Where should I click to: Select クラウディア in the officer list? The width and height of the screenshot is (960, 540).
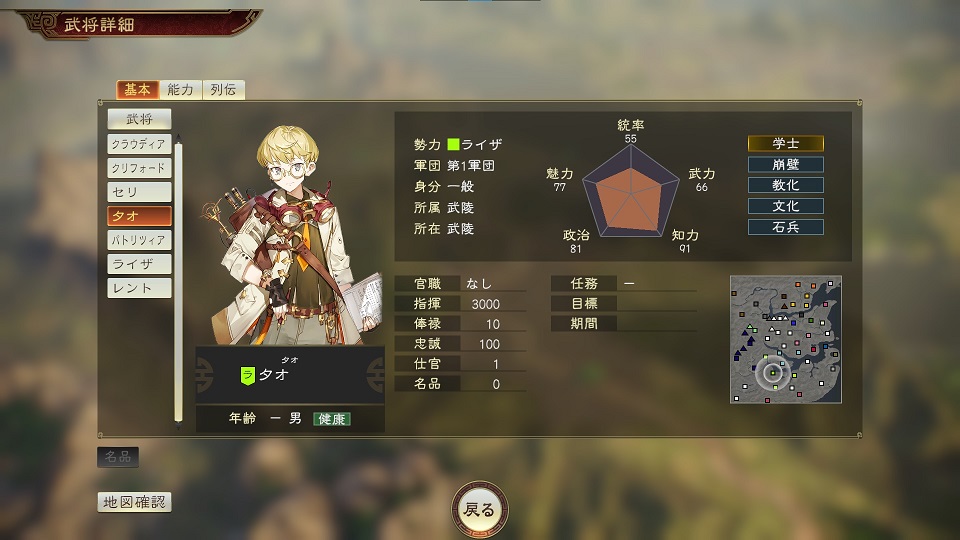click(139, 144)
